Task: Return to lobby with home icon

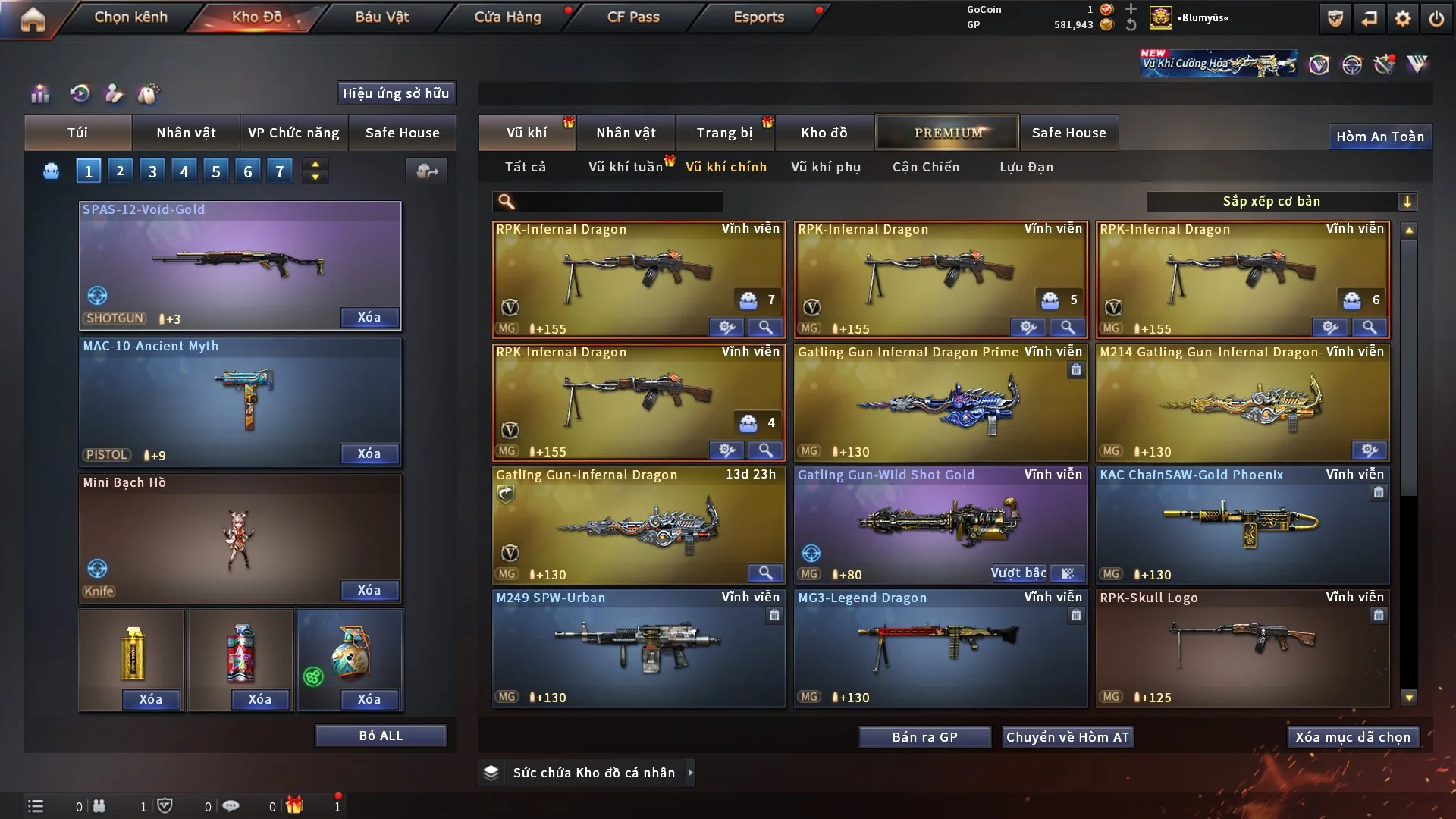Action: click(x=33, y=19)
